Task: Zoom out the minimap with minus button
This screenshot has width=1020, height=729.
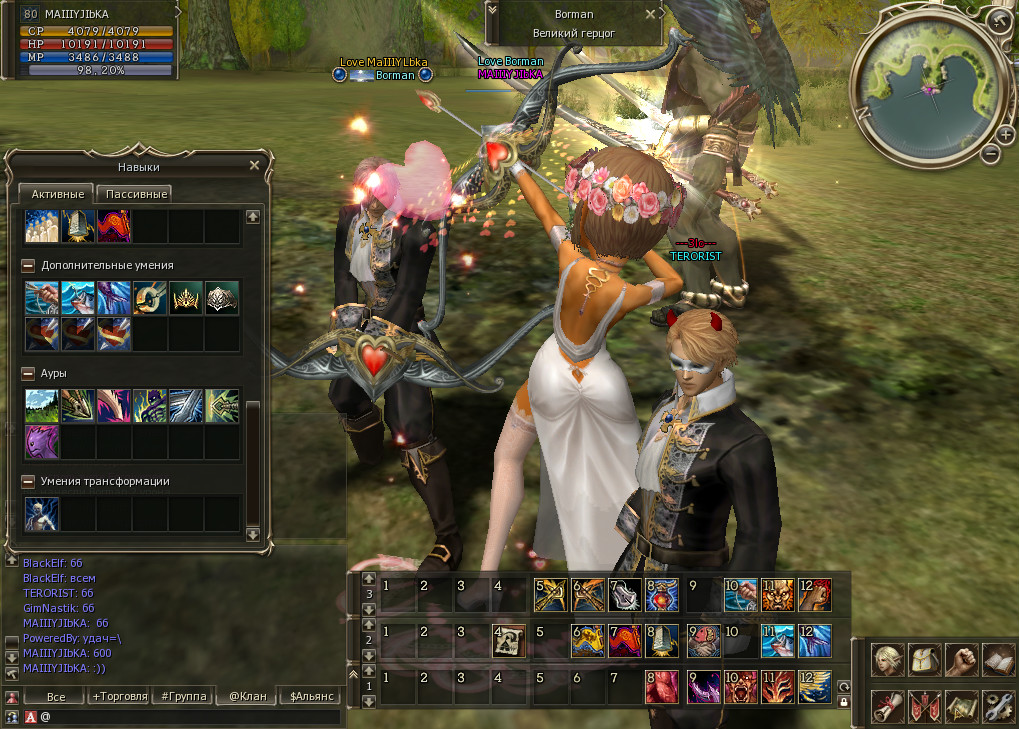Action: (x=990, y=154)
